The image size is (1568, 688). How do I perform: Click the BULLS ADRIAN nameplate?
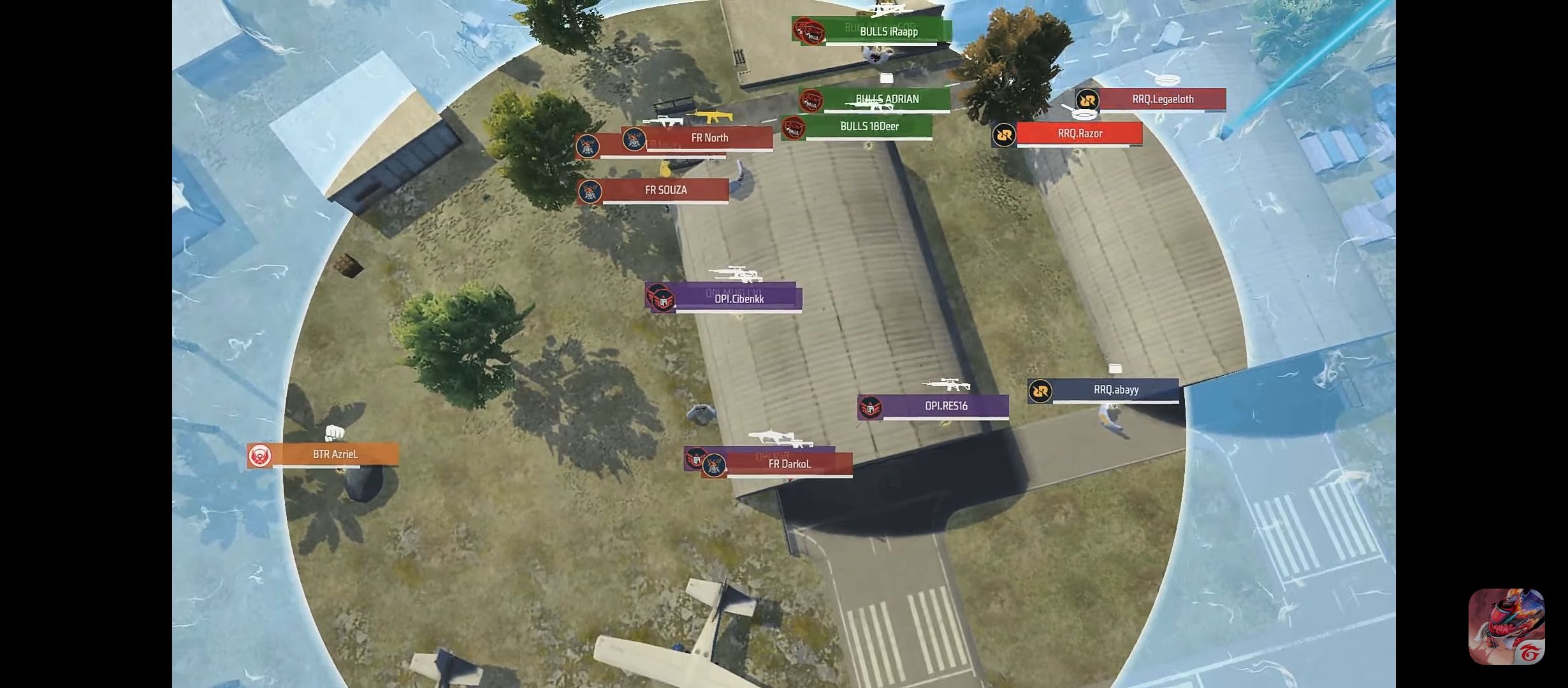(887, 99)
